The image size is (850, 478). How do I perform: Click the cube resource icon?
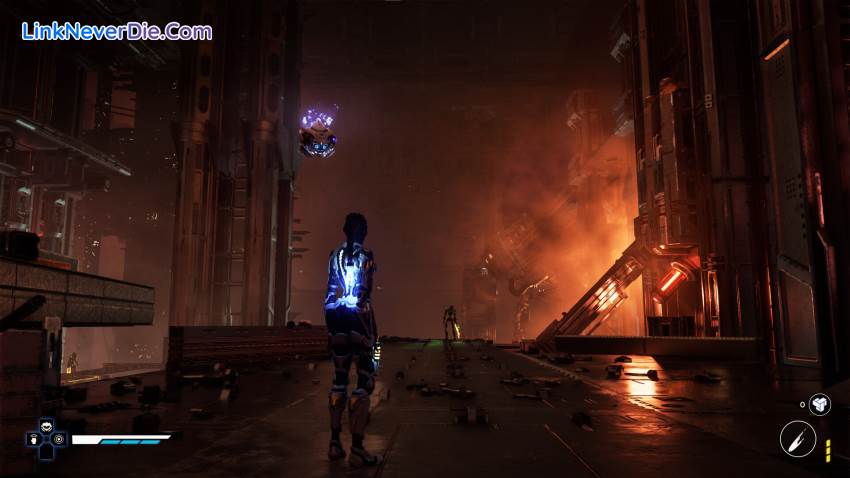(x=819, y=404)
